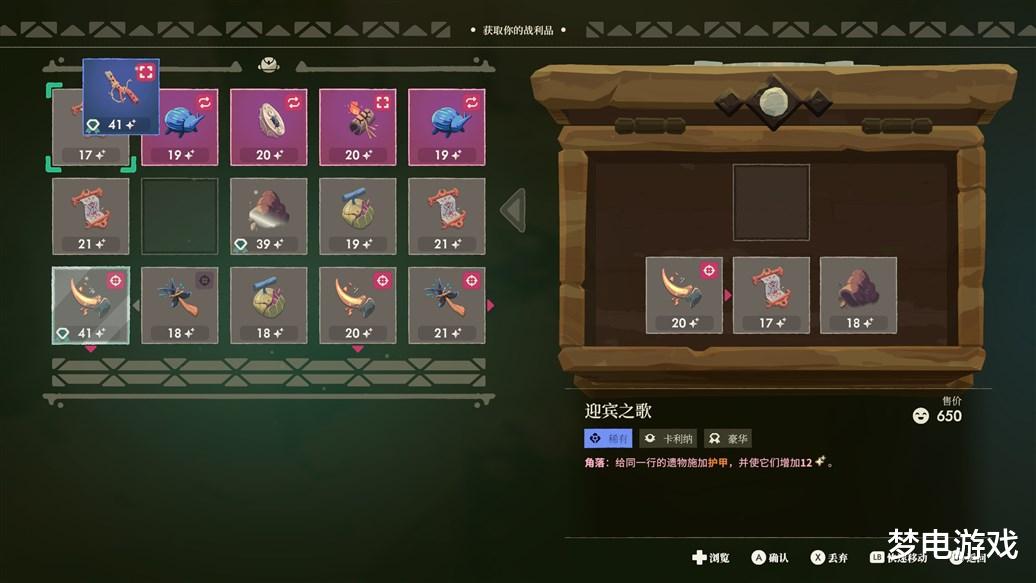Select the horn relic valued at 41
Viewport: 1036px width, 583px height.
point(90,305)
